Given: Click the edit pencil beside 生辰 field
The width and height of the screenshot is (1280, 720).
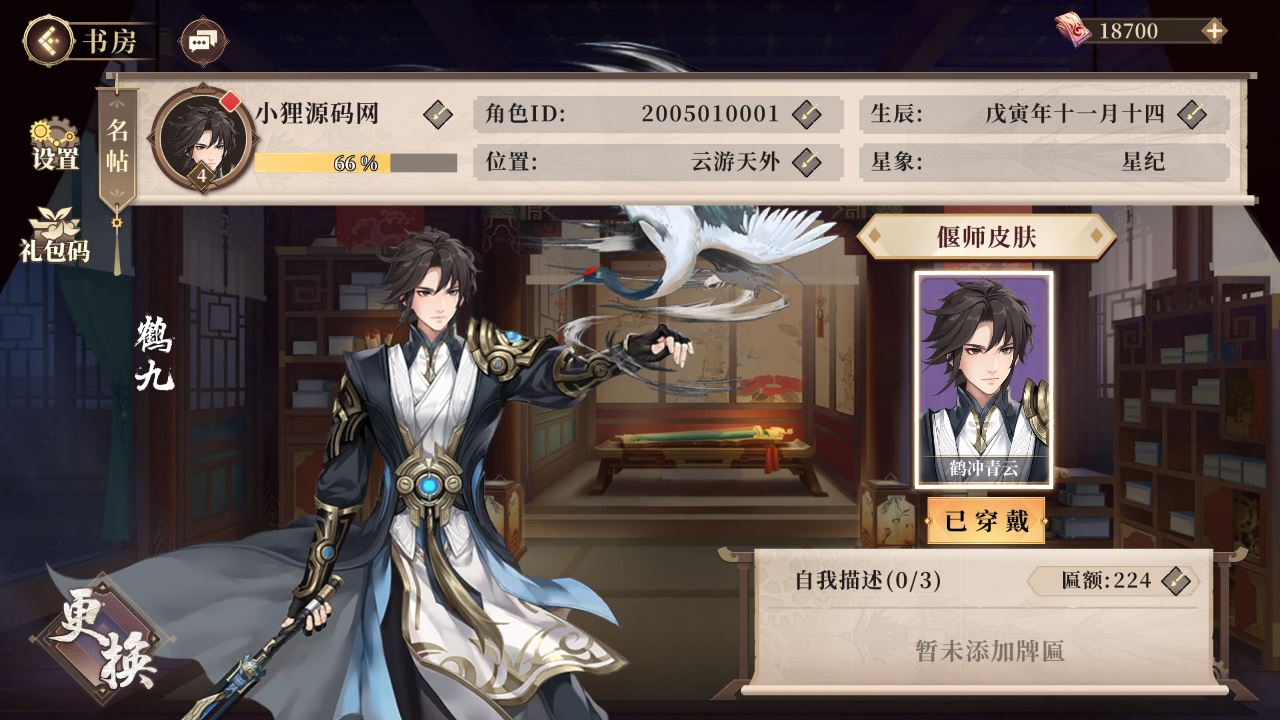Looking at the screenshot, I should [x=1192, y=114].
